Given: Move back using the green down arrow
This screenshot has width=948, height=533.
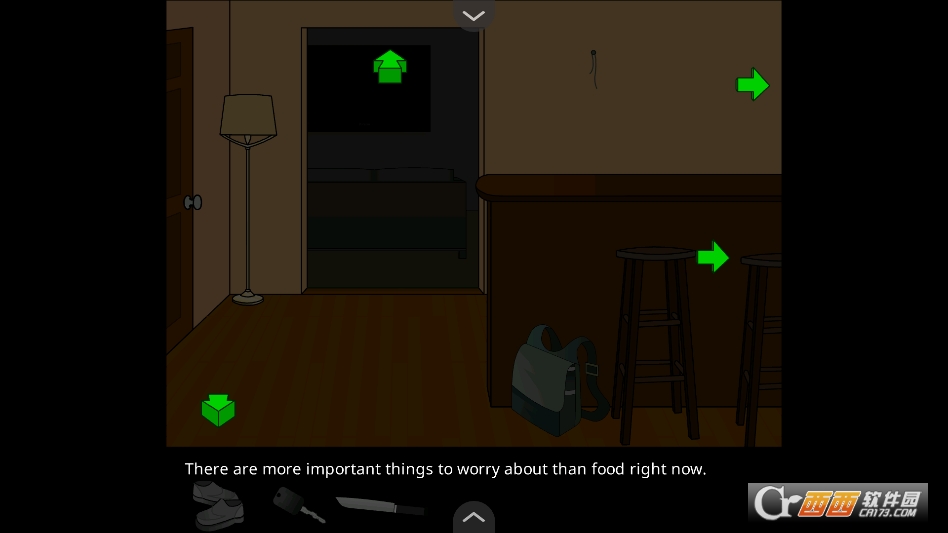Looking at the screenshot, I should [218, 409].
